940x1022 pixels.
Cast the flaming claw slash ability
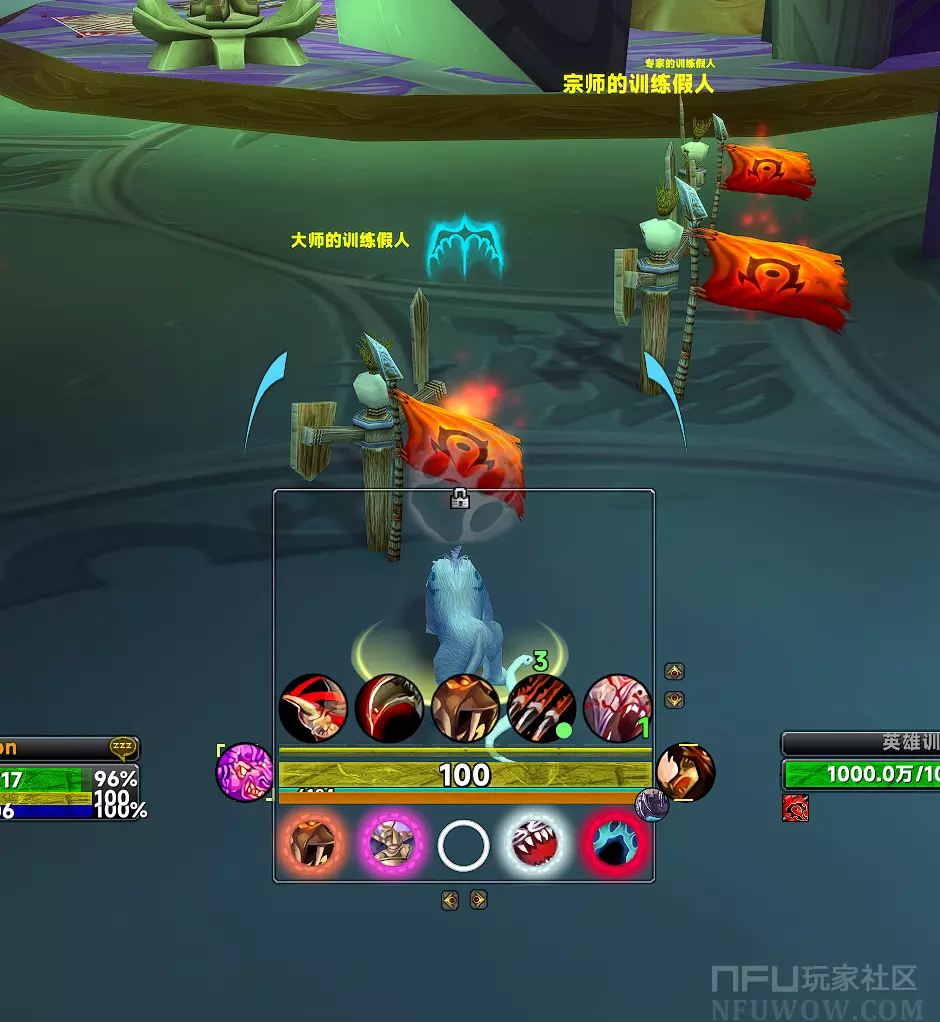click(541, 708)
